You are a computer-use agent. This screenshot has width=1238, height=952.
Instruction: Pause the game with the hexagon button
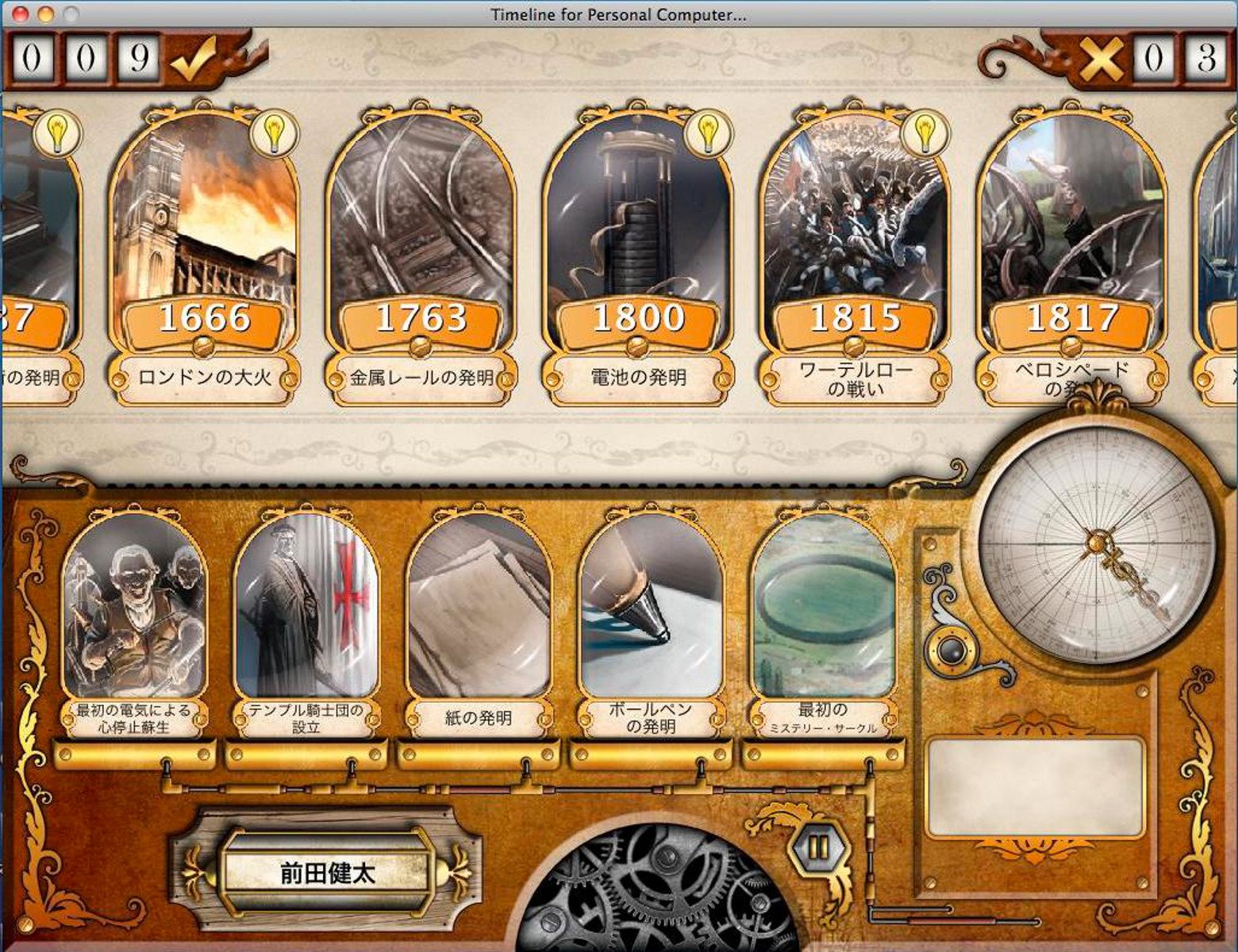tap(817, 847)
